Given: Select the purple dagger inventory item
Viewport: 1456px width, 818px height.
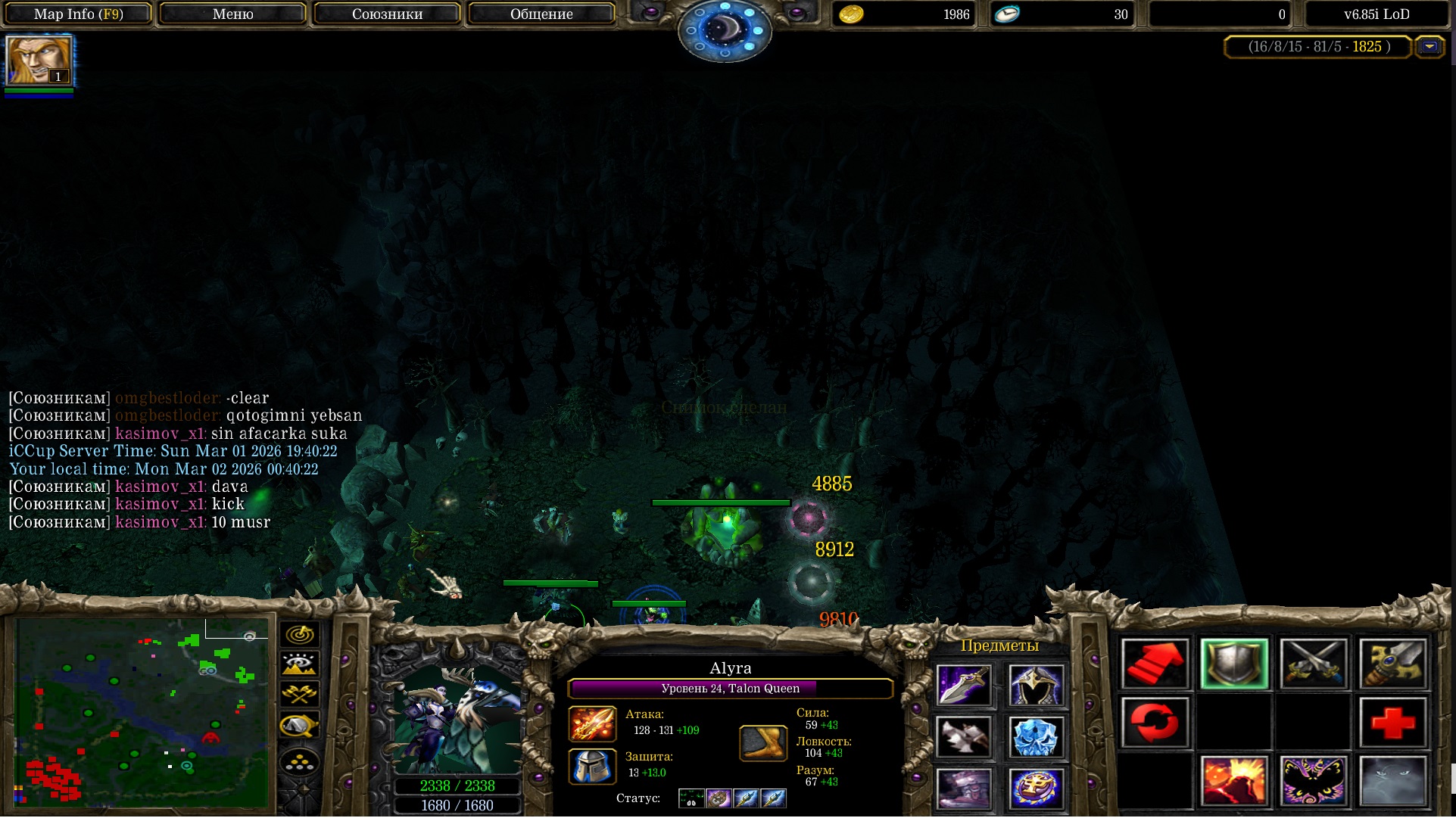Looking at the screenshot, I should point(963,685).
